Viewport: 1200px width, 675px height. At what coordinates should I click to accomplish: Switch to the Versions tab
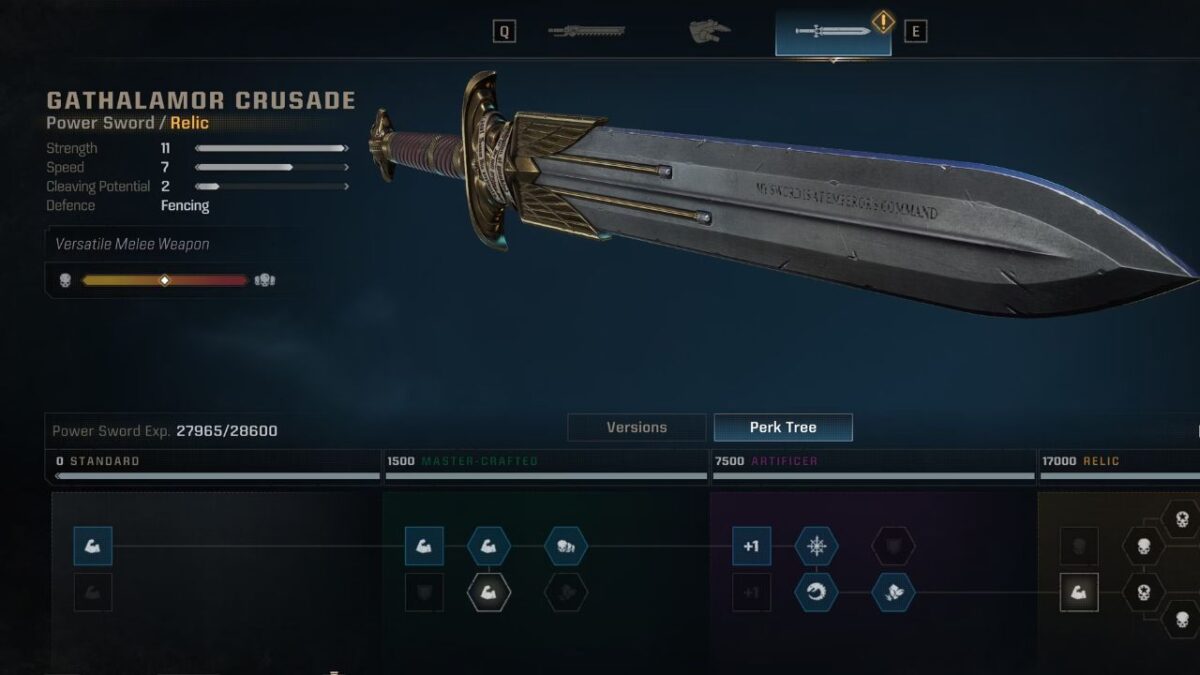(636, 427)
